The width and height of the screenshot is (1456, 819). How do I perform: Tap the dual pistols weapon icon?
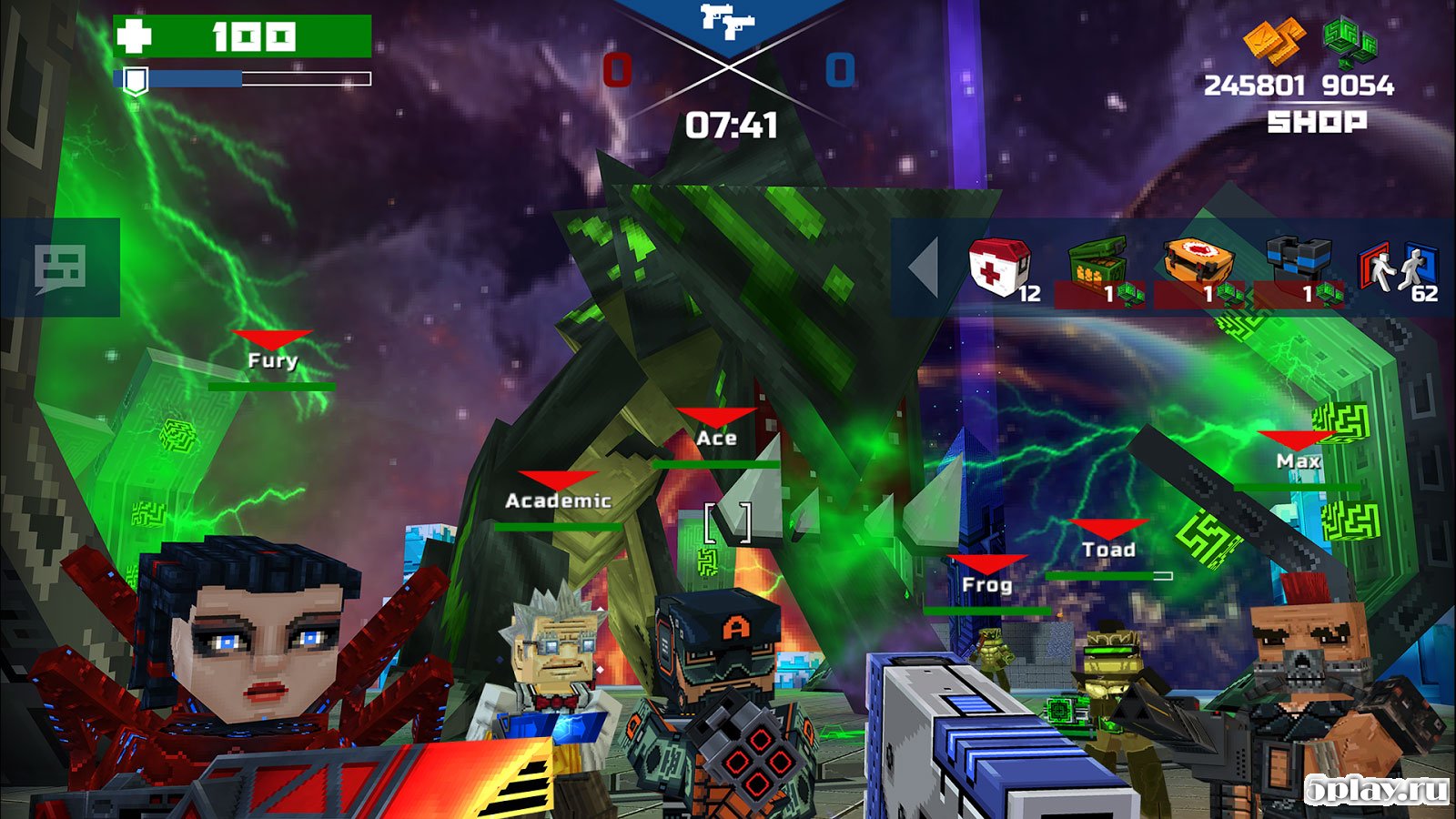(x=728, y=23)
